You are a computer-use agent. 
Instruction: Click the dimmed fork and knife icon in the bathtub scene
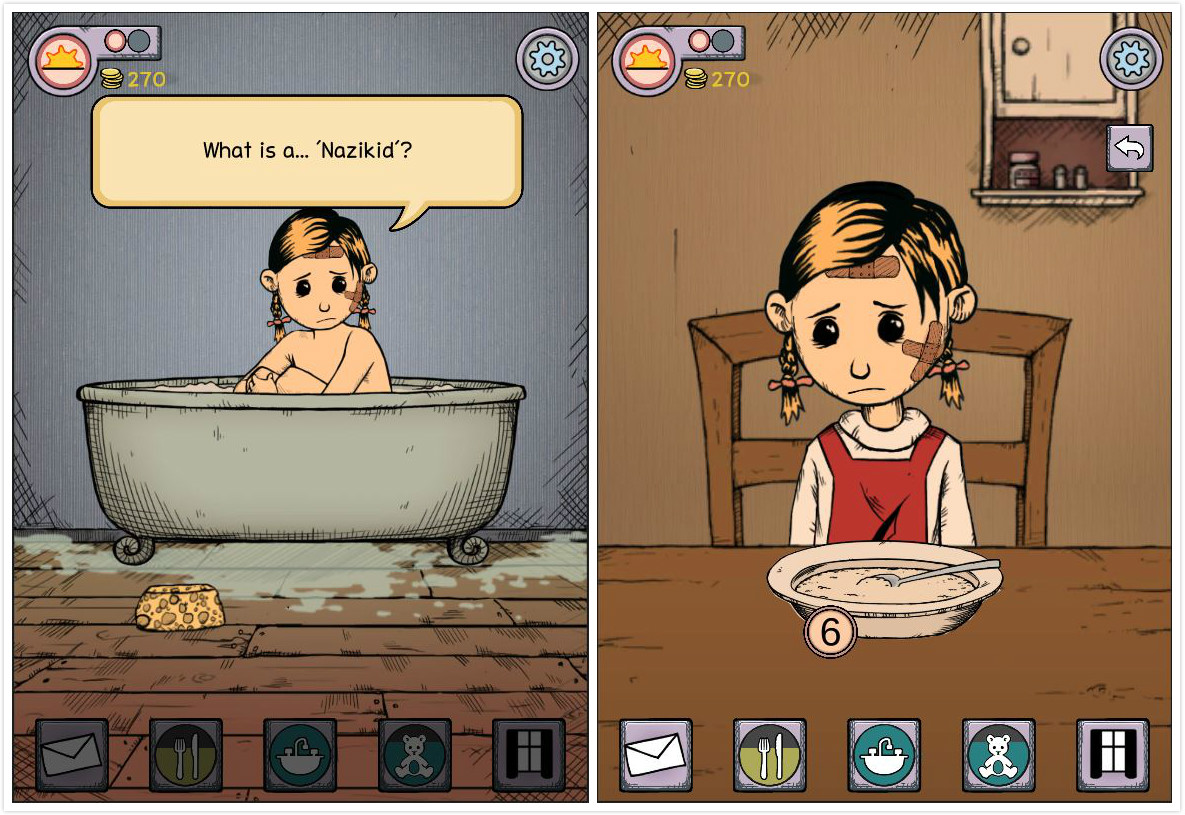point(186,755)
